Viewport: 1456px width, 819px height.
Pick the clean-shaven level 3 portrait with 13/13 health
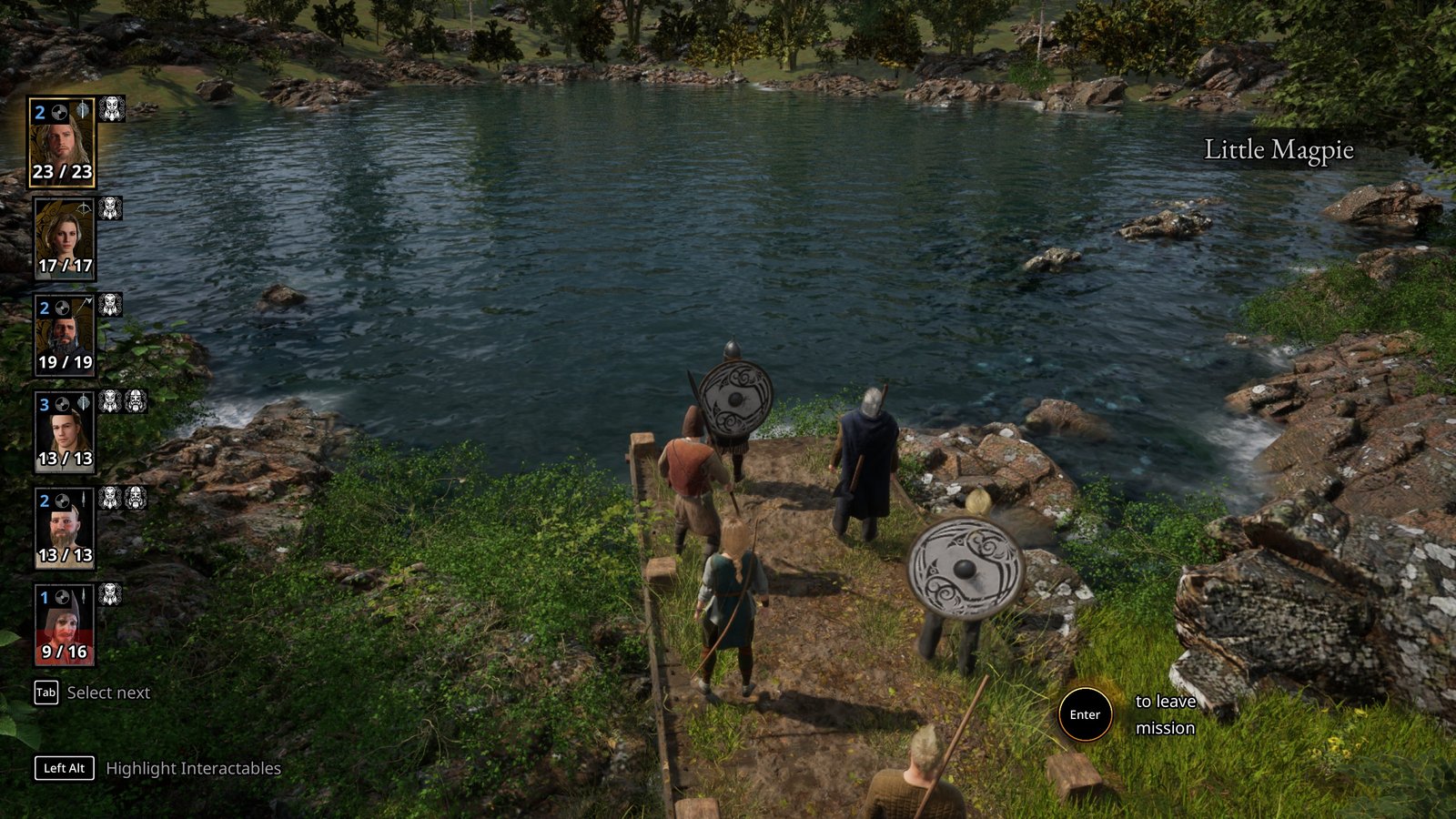click(64, 431)
